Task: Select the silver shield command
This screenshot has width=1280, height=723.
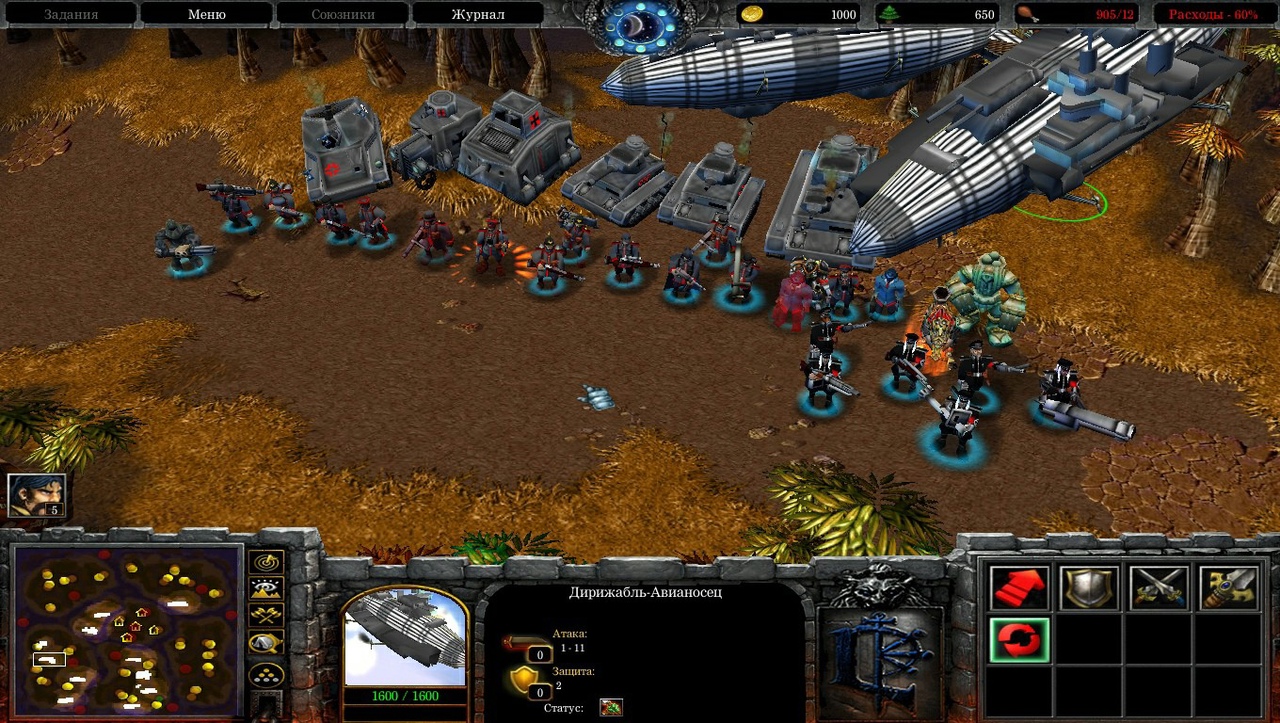Action: point(1089,587)
